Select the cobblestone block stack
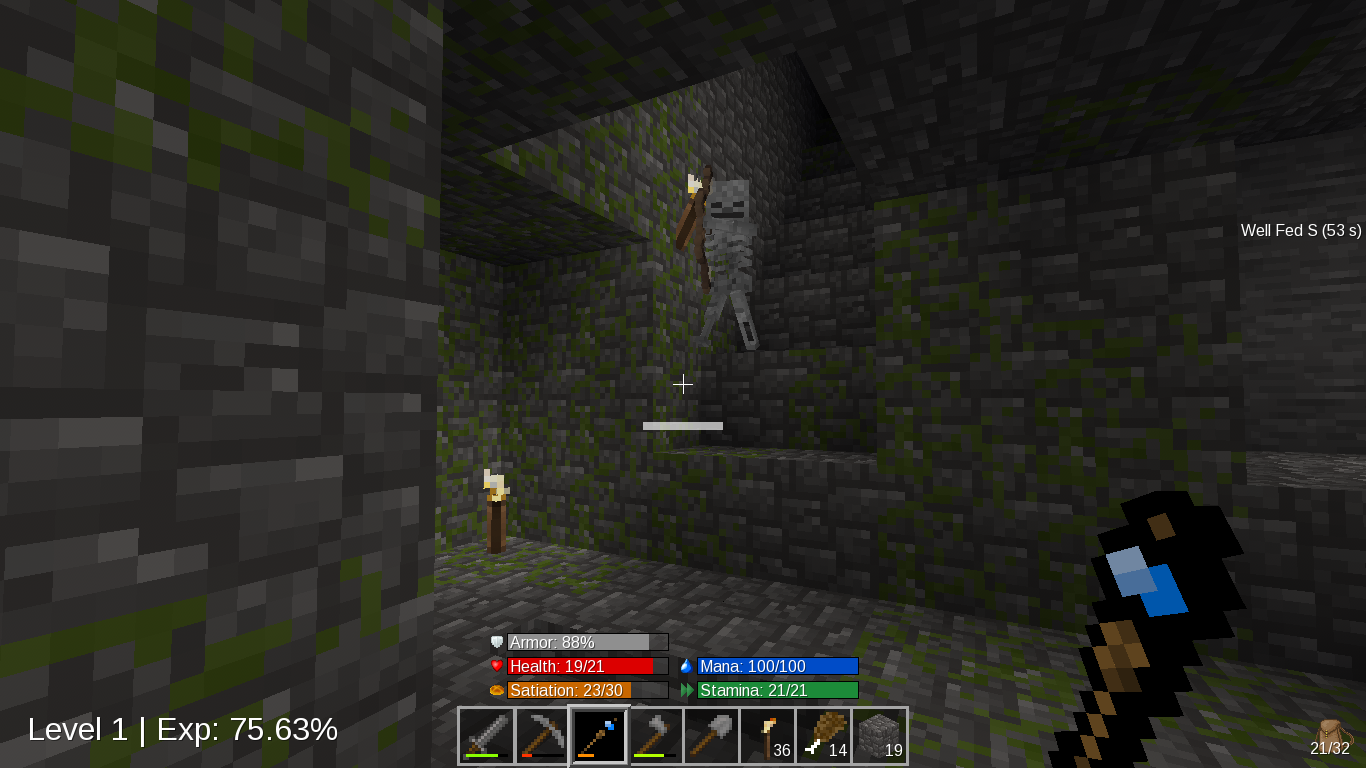Image resolution: width=1366 pixels, height=768 pixels. click(x=879, y=736)
